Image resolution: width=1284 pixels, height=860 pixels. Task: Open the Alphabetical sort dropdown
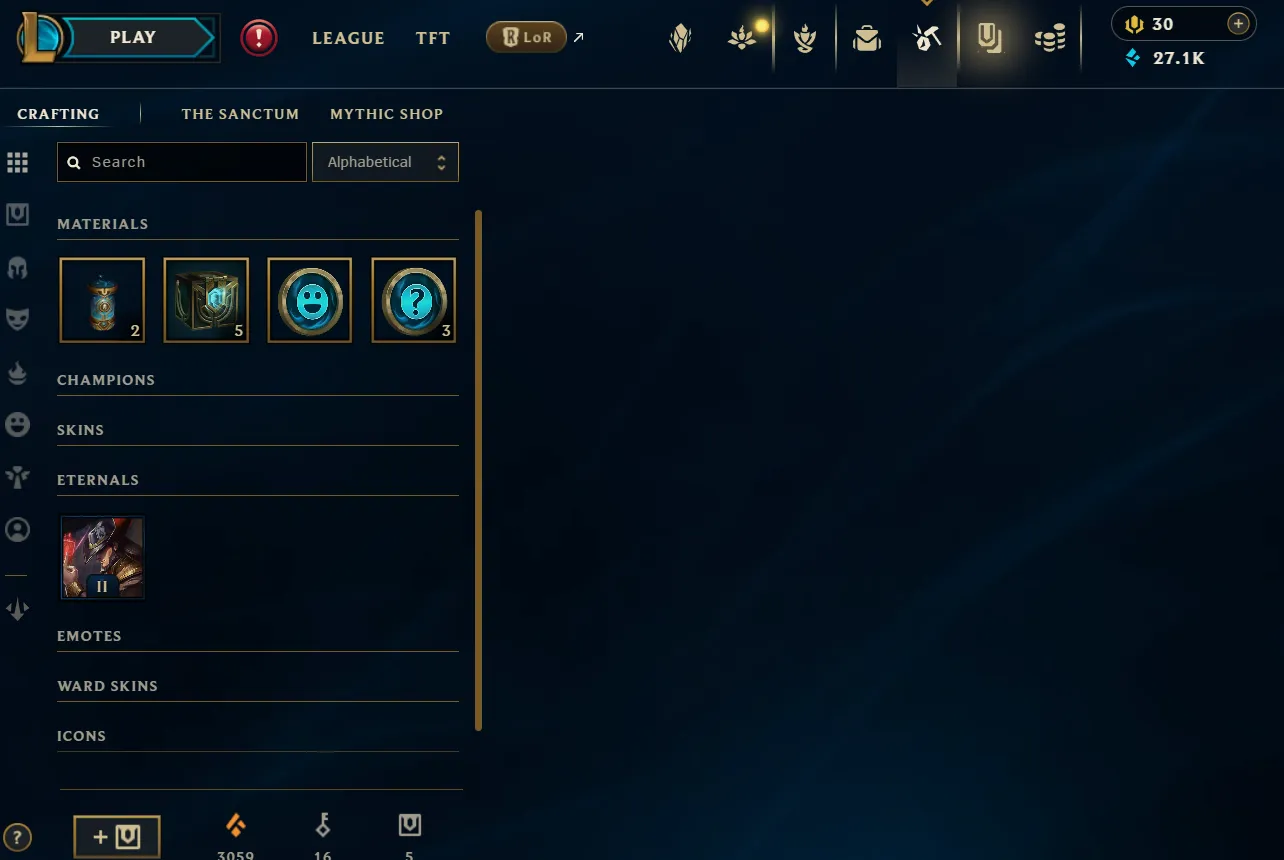(385, 161)
